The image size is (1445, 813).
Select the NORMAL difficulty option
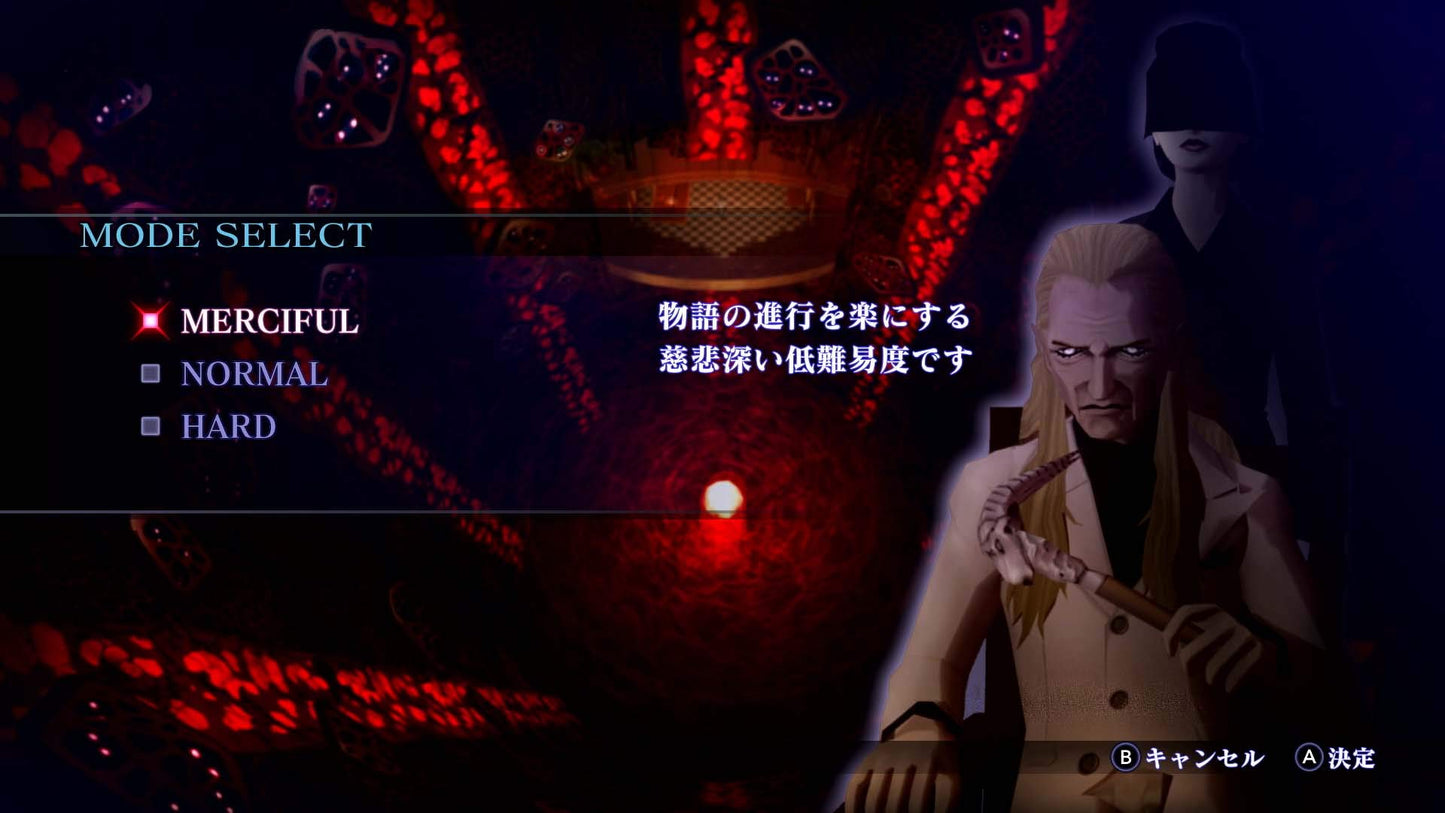[x=252, y=374]
